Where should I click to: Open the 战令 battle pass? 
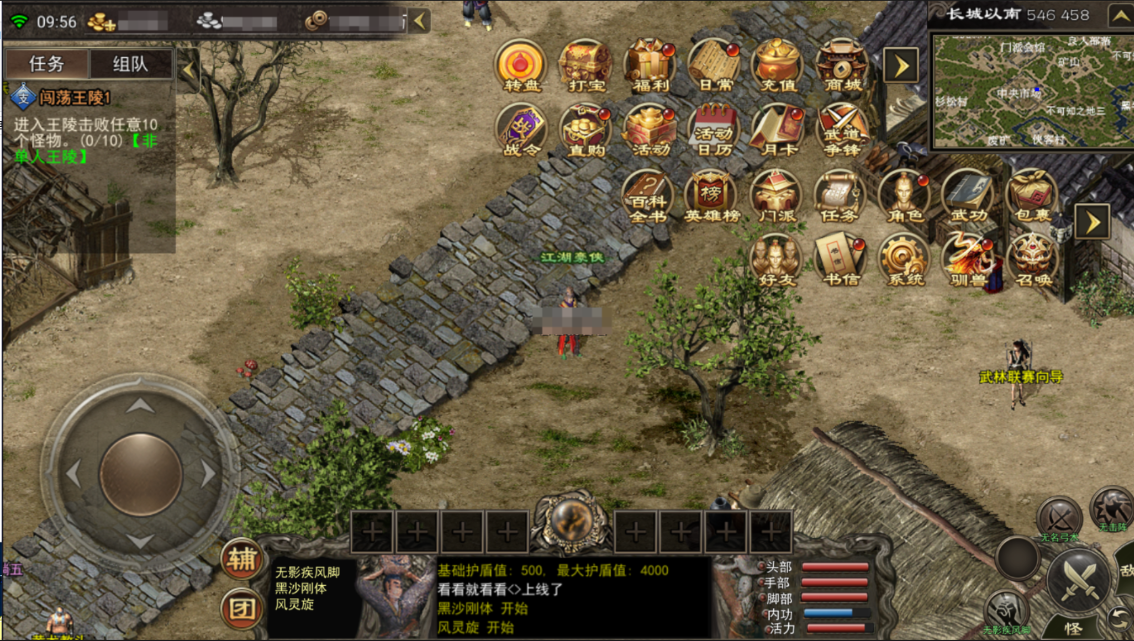tap(521, 131)
